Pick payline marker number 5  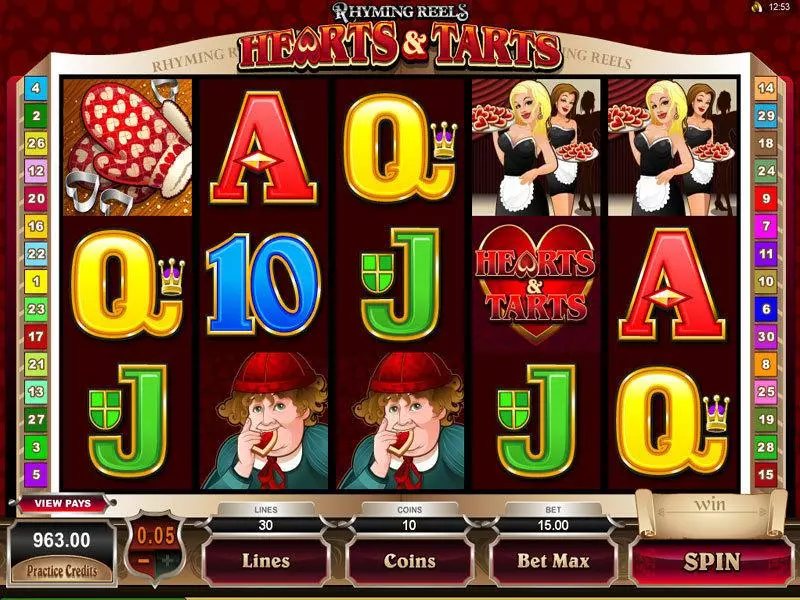pos(35,474)
